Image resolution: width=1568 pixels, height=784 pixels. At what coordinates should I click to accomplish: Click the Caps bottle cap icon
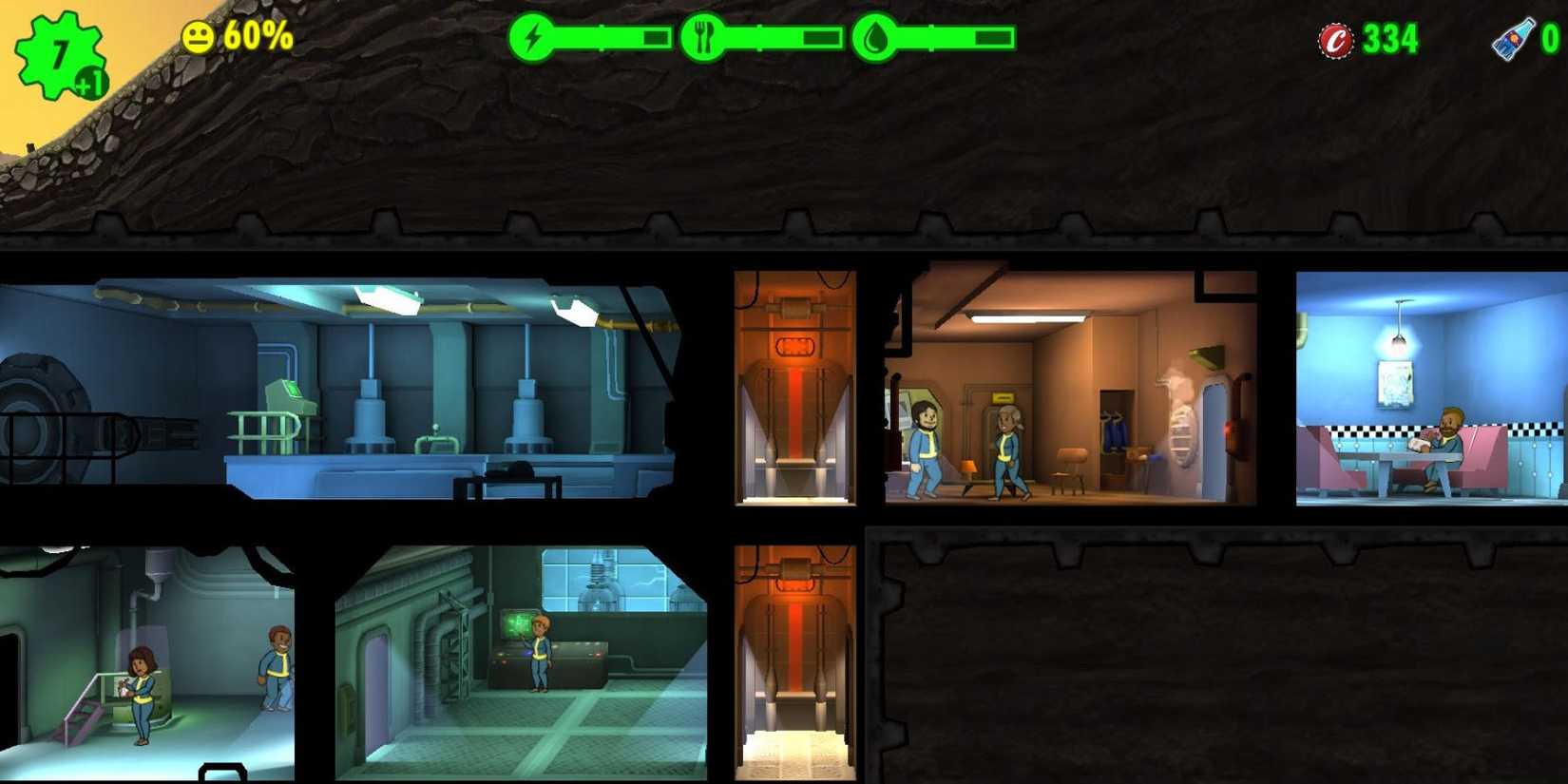1335,40
